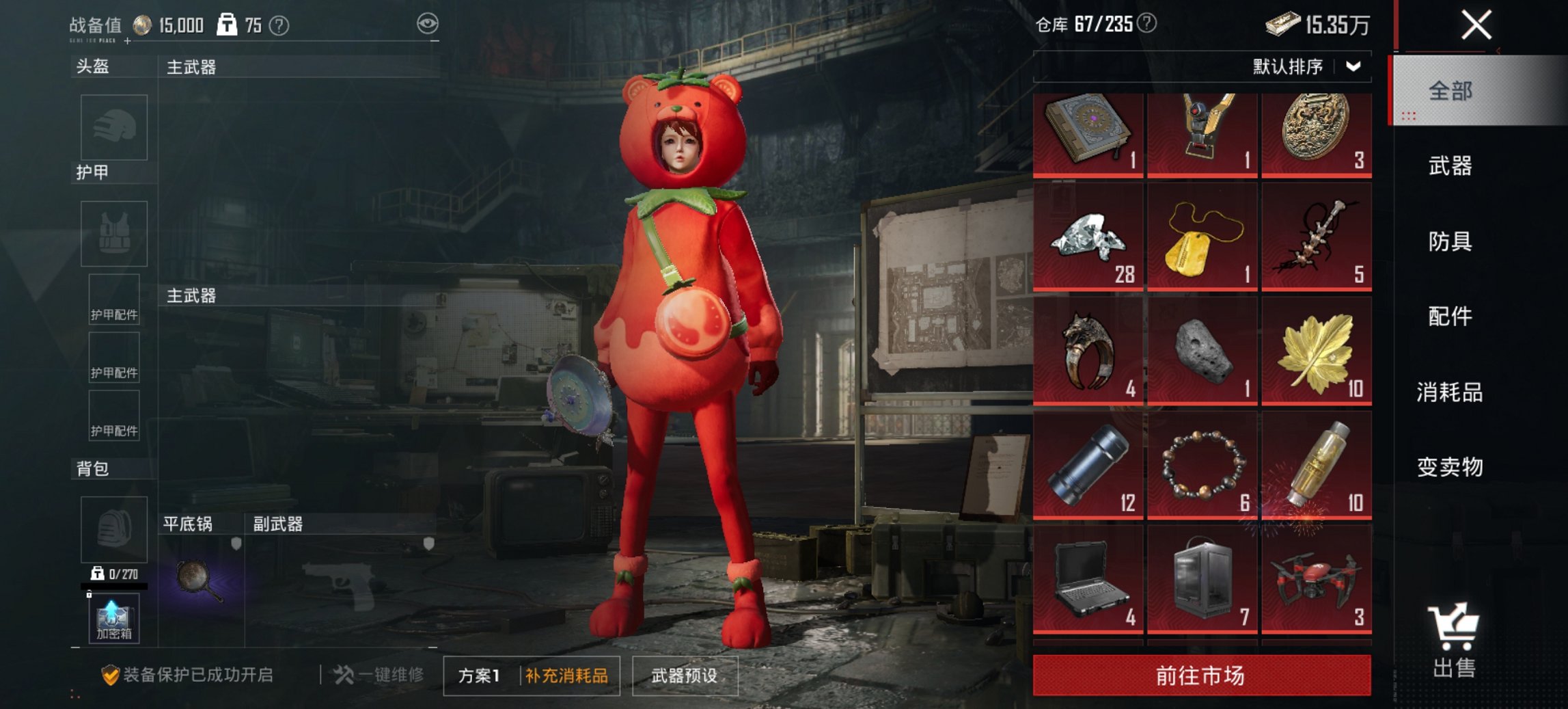
Task: Click the eye preview icon near 战备值
Action: pos(426,23)
